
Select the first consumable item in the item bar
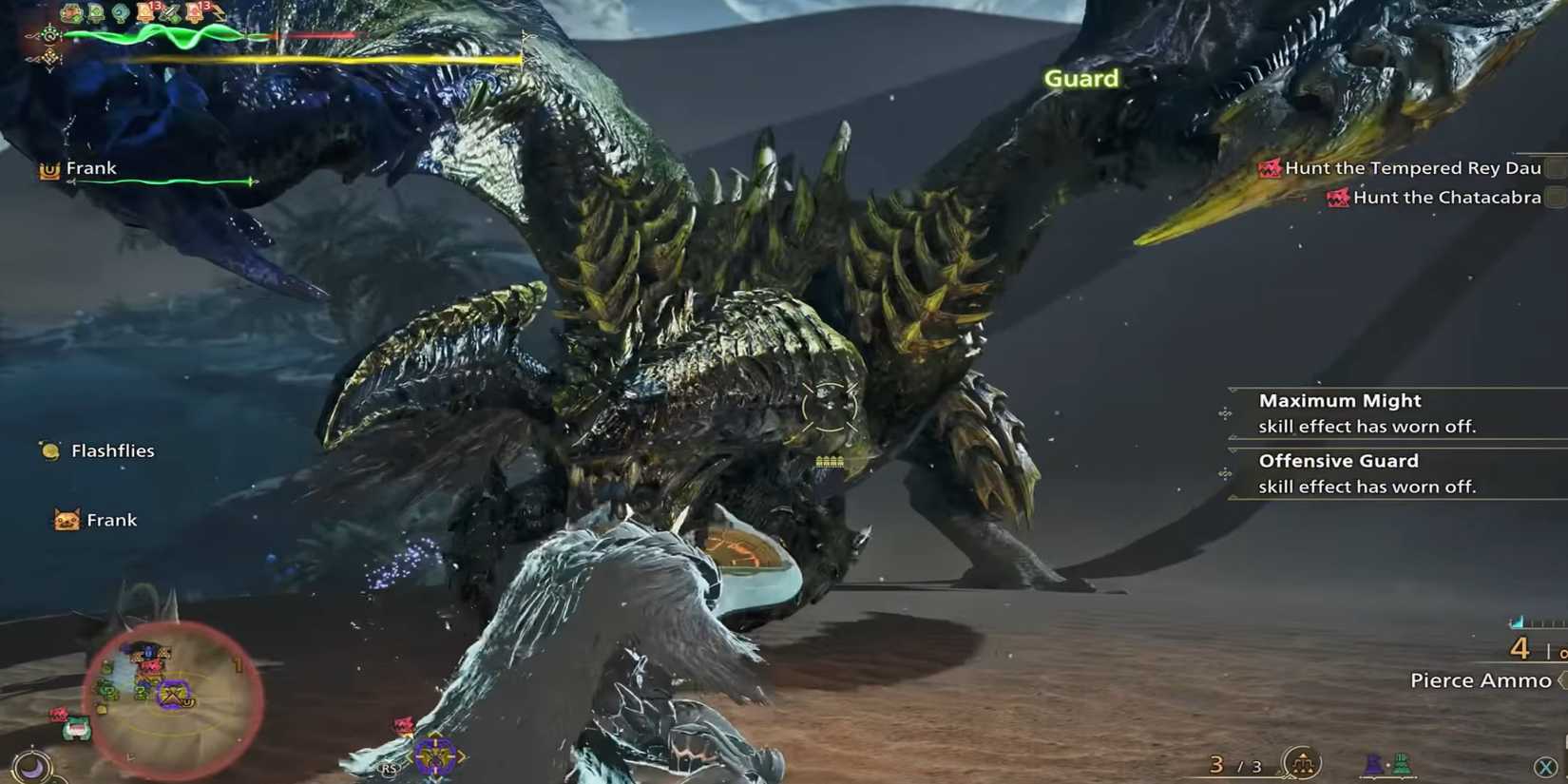pyautogui.click(x=69, y=11)
